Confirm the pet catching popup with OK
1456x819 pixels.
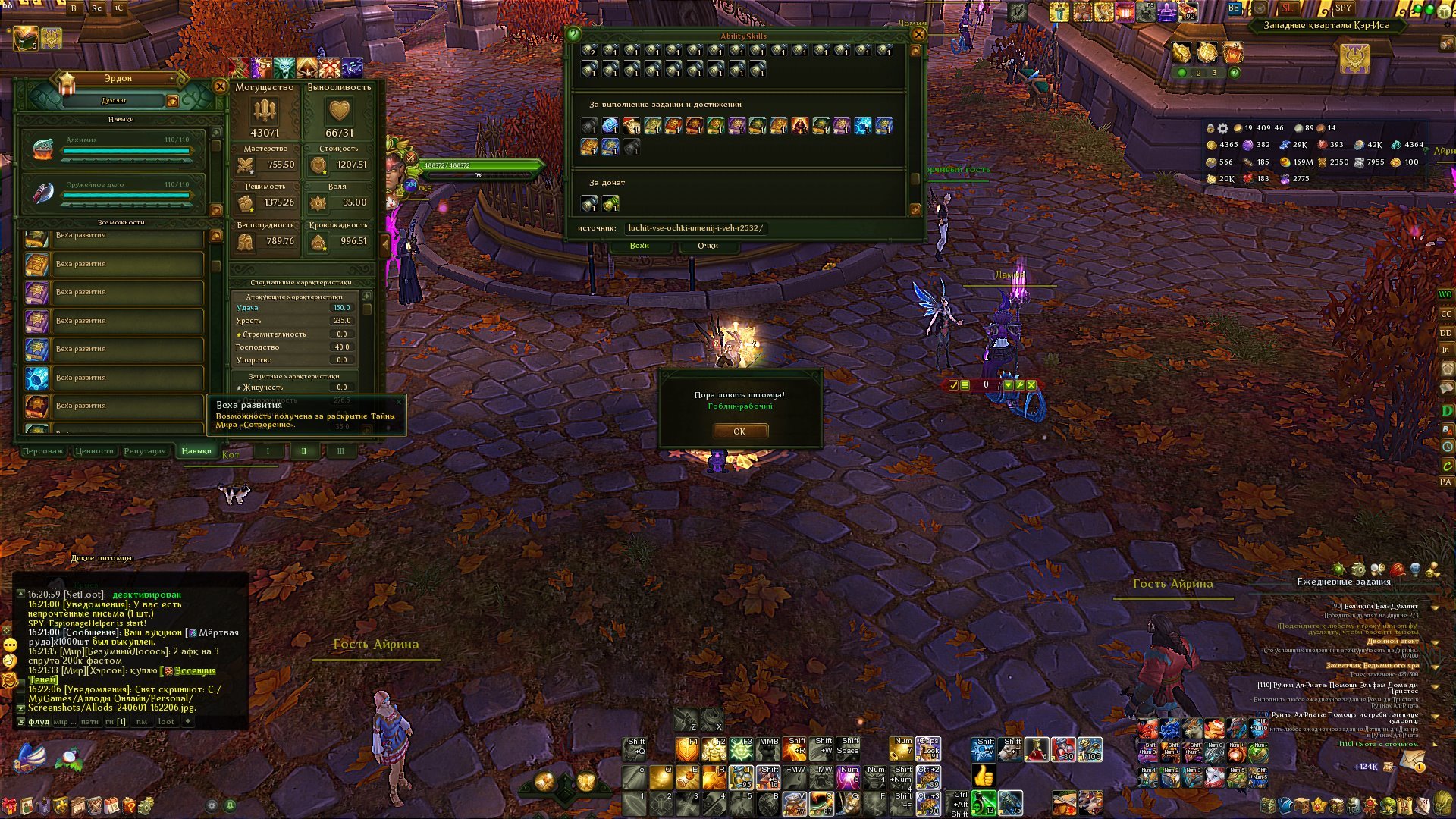(x=739, y=431)
